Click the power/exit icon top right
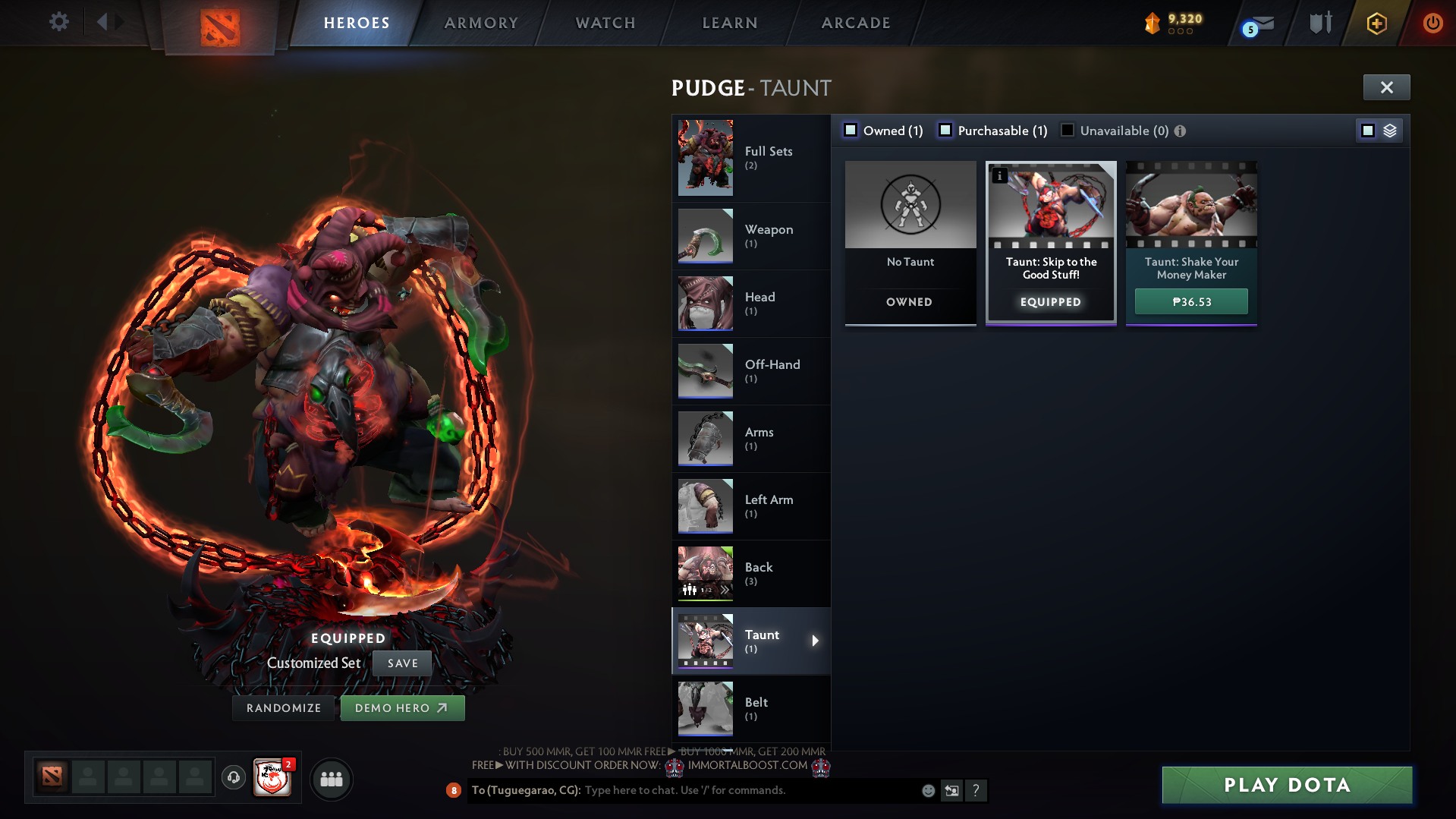 (1432, 23)
